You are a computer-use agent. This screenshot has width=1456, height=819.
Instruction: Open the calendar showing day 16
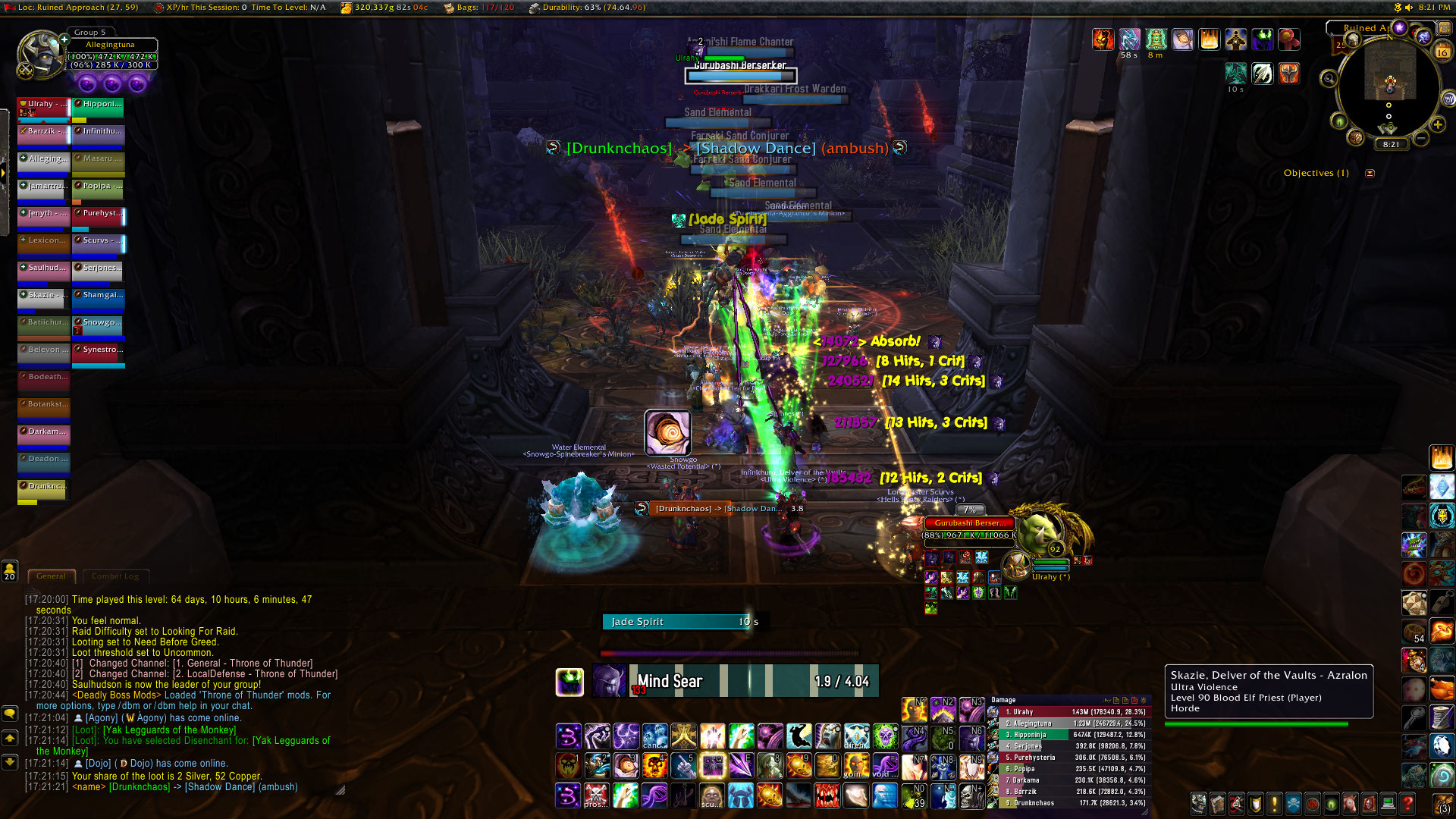pos(1442,52)
